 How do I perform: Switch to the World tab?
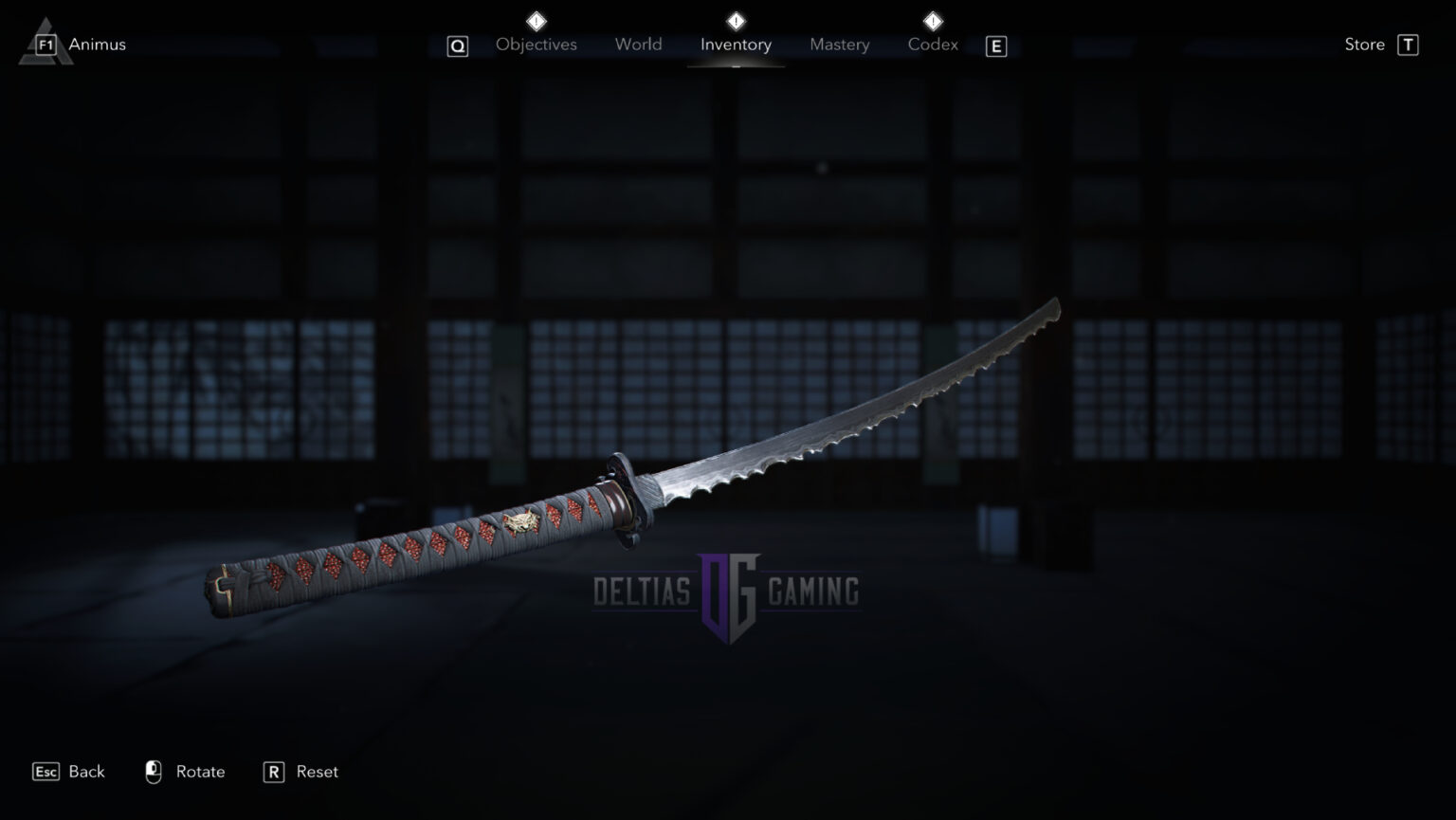(638, 44)
